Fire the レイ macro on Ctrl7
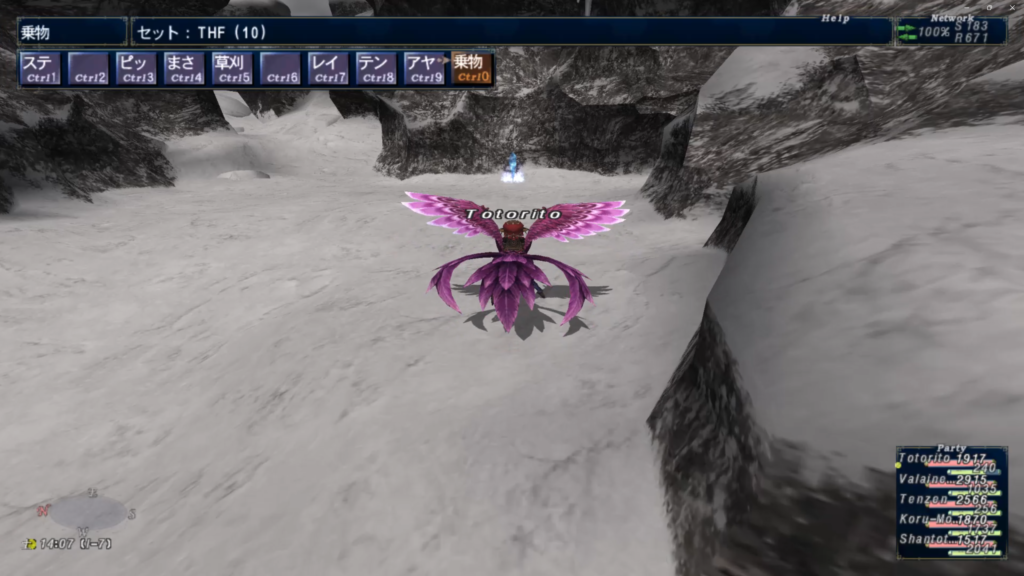This screenshot has width=1024, height=576. click(x=329, y=68)
